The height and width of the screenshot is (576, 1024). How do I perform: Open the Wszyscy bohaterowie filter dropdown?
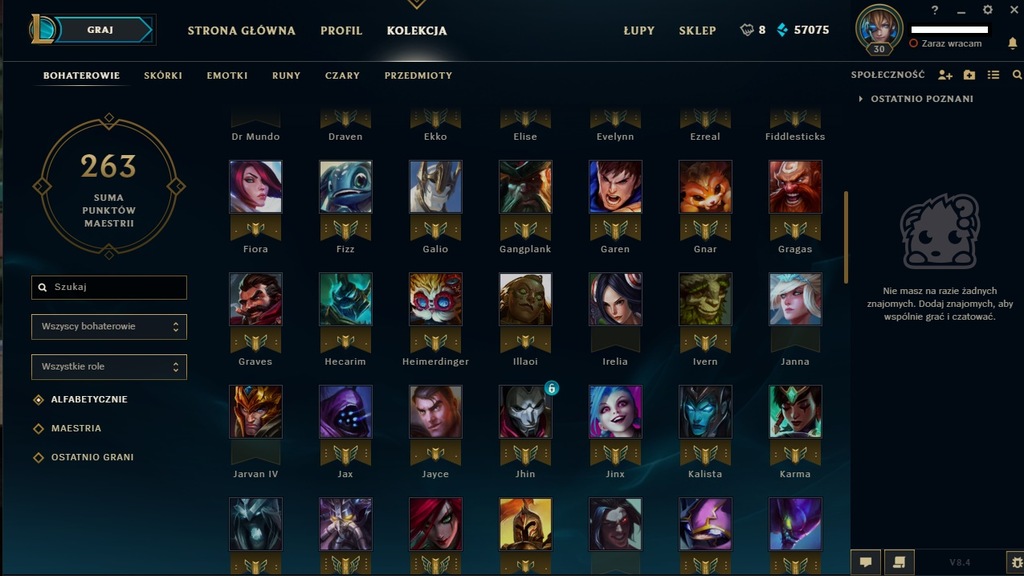click(x=109, y=326)
